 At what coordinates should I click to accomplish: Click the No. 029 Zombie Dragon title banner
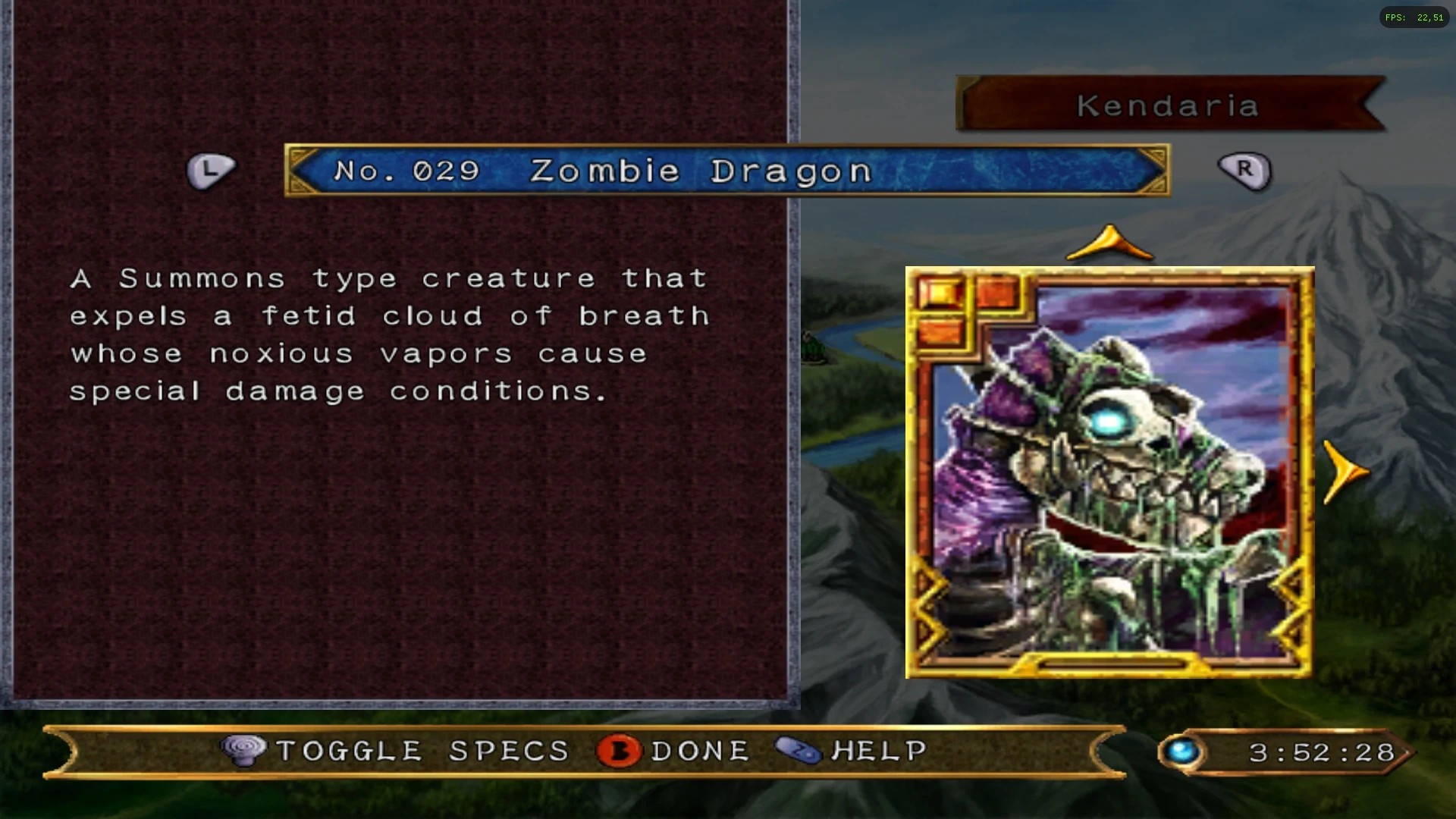726,171
